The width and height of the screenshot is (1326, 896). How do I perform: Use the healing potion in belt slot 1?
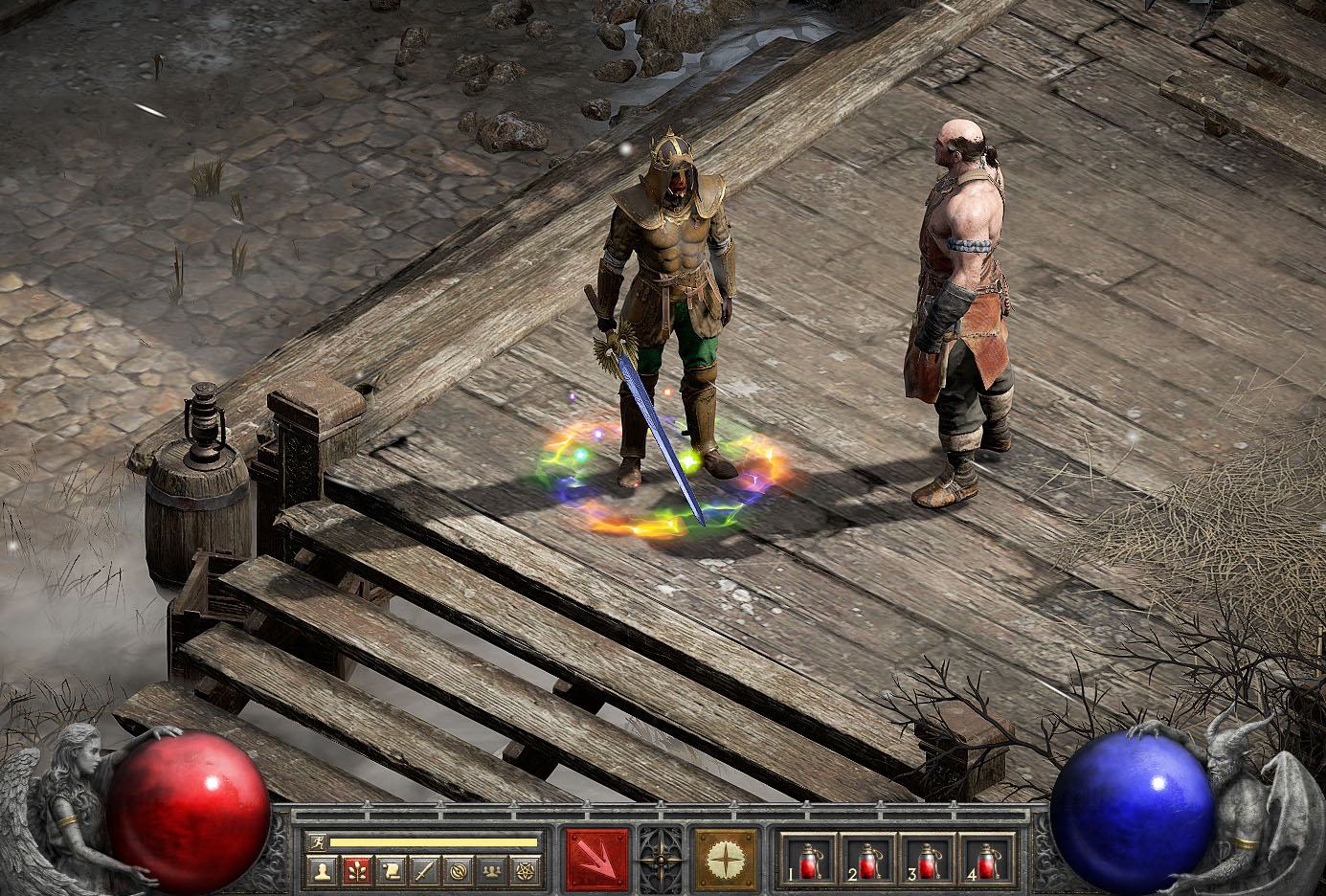[808, 859]
